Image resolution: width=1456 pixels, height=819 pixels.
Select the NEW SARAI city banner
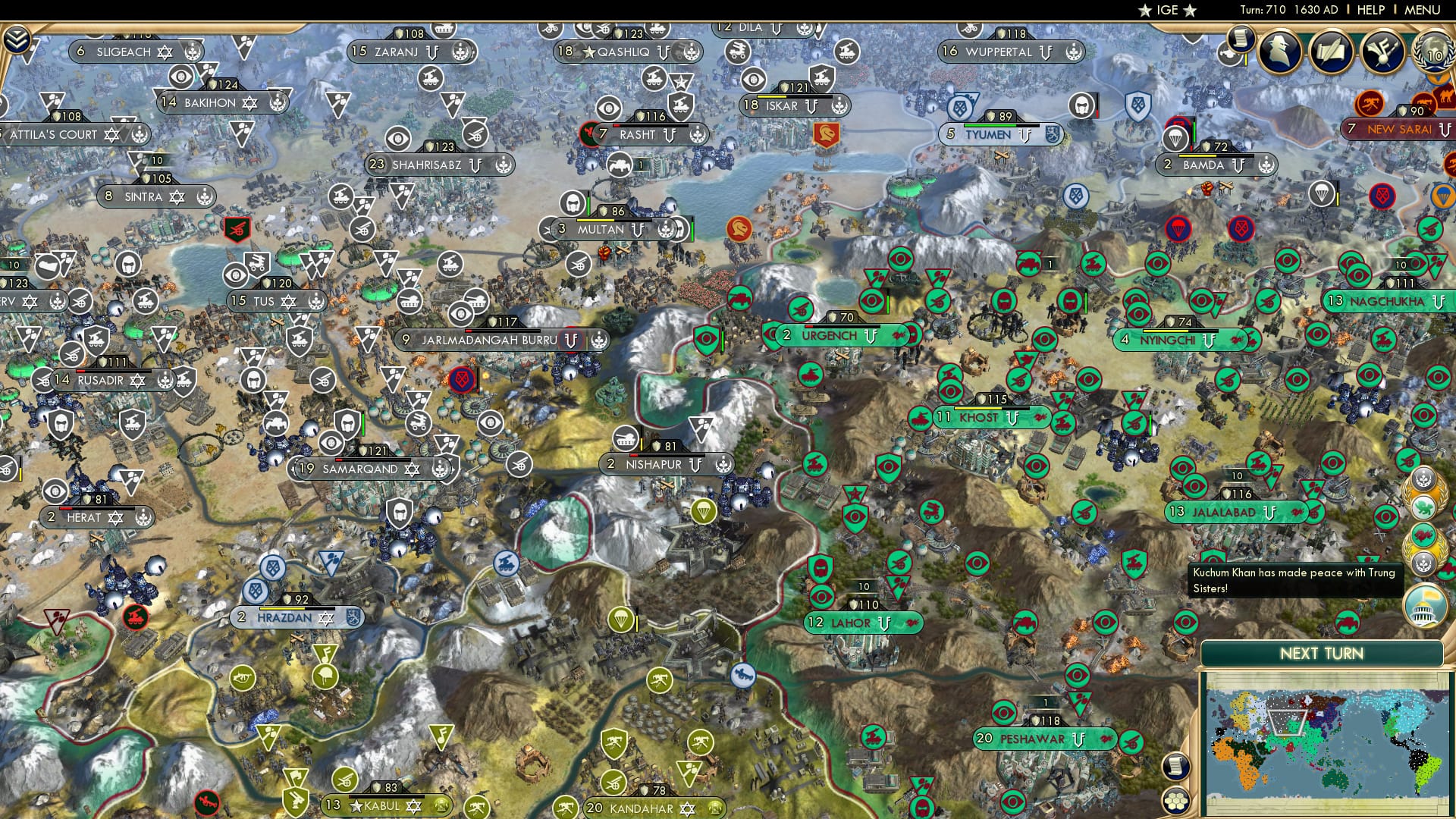pyautogui.click(x=1399, y=129)
